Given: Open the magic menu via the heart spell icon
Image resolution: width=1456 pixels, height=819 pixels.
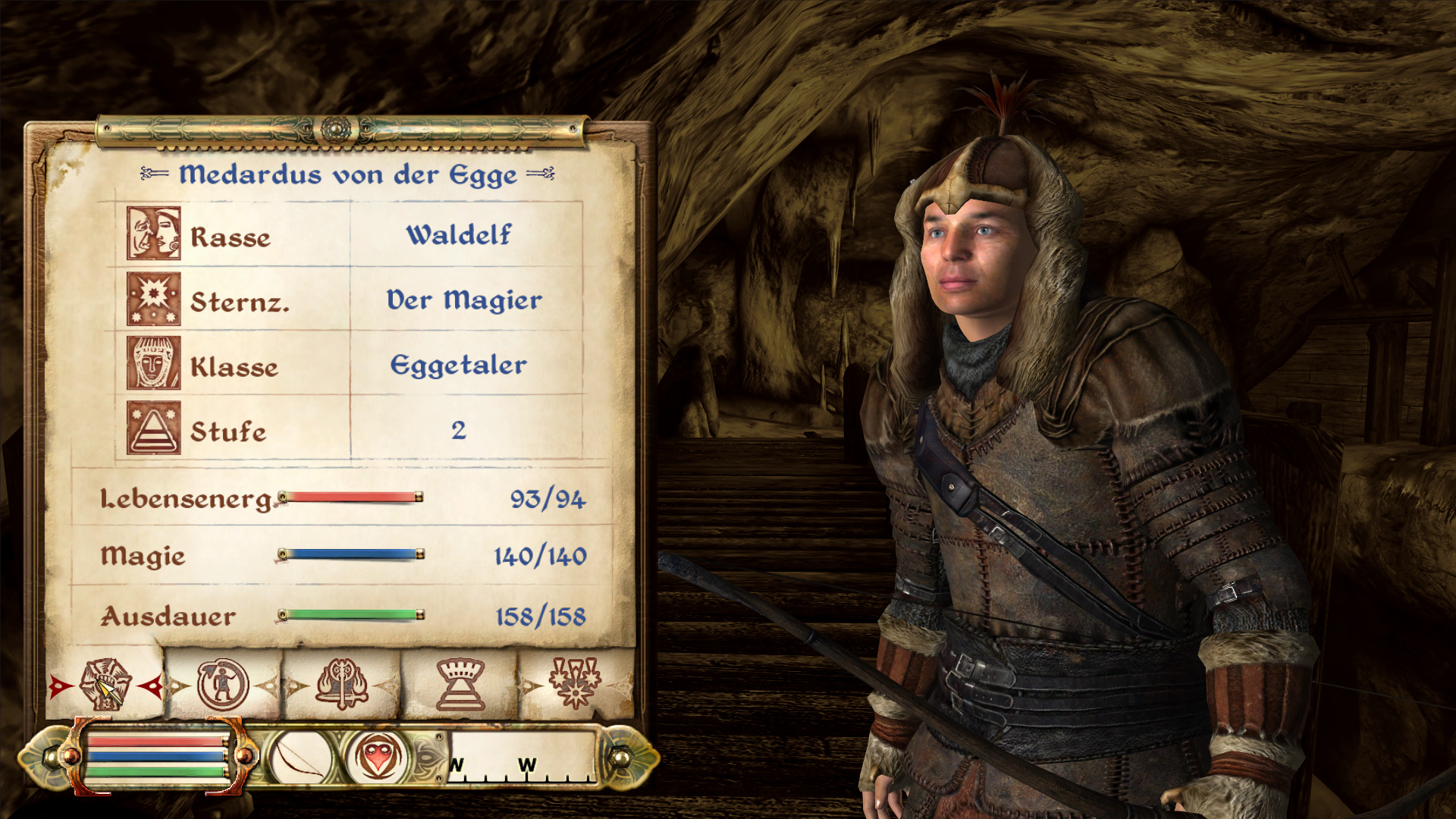Looking at the screenshot, I should 378,757.
